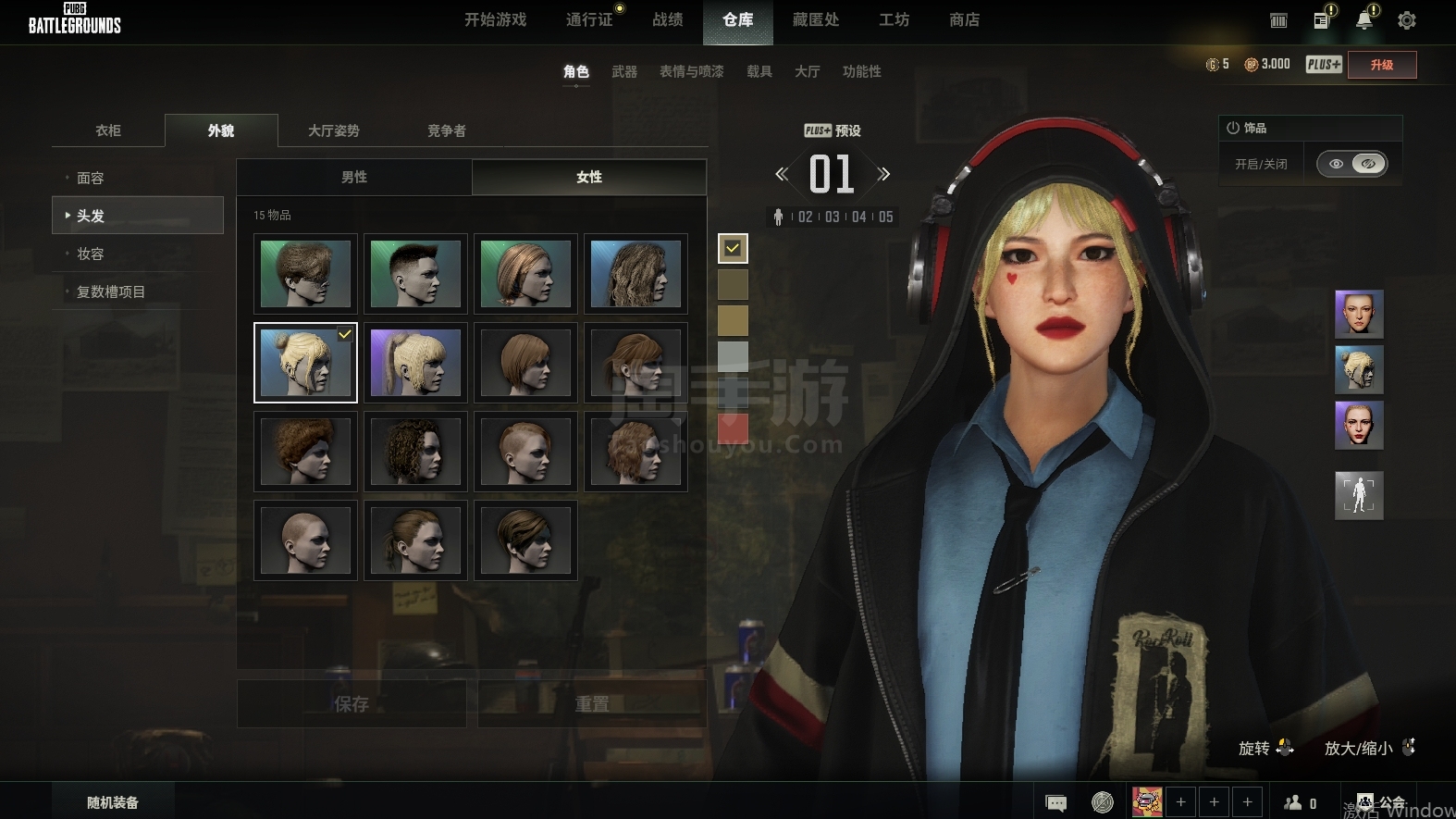1456x819 pixels.
Task: Click the 升级 upgrade button
Action: [x=1381, y=65]
